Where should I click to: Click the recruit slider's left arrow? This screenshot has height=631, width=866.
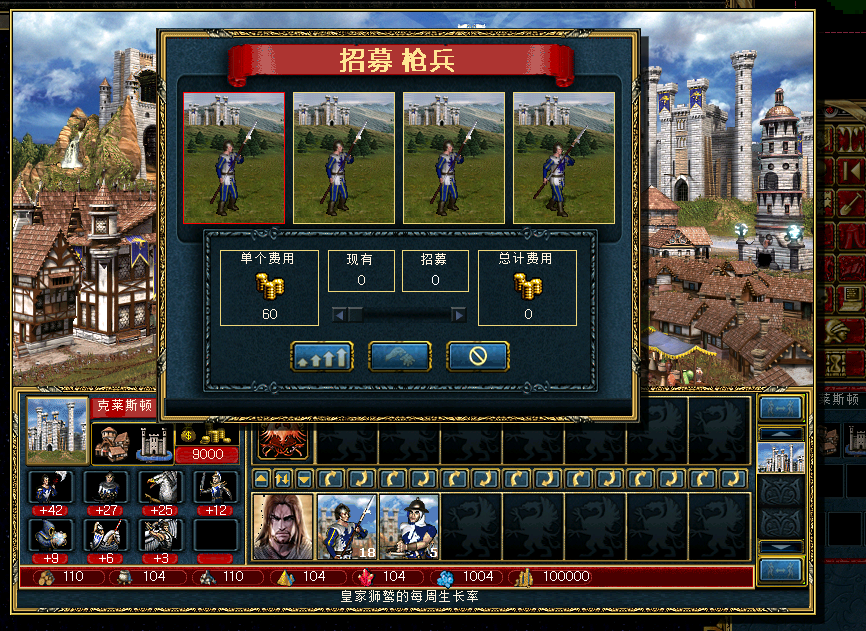click(341, 315)
